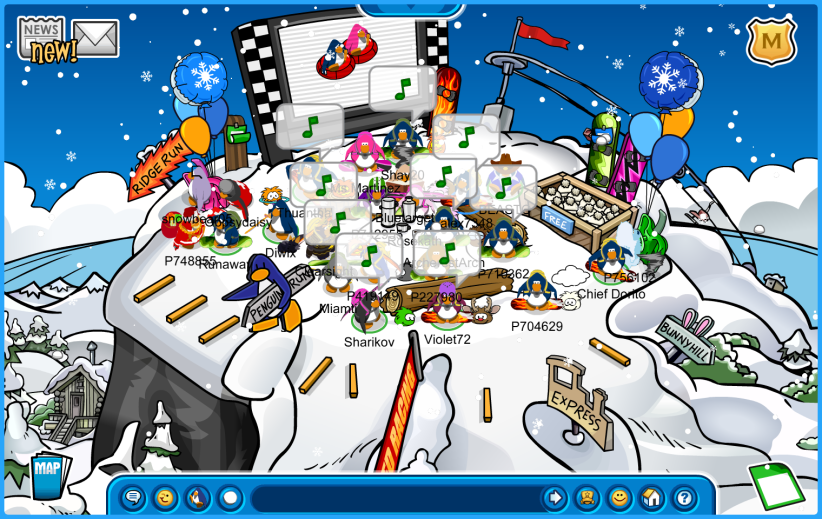Open the green notebook icon
This screenshot has width=822, height=519.
[776, 488]
